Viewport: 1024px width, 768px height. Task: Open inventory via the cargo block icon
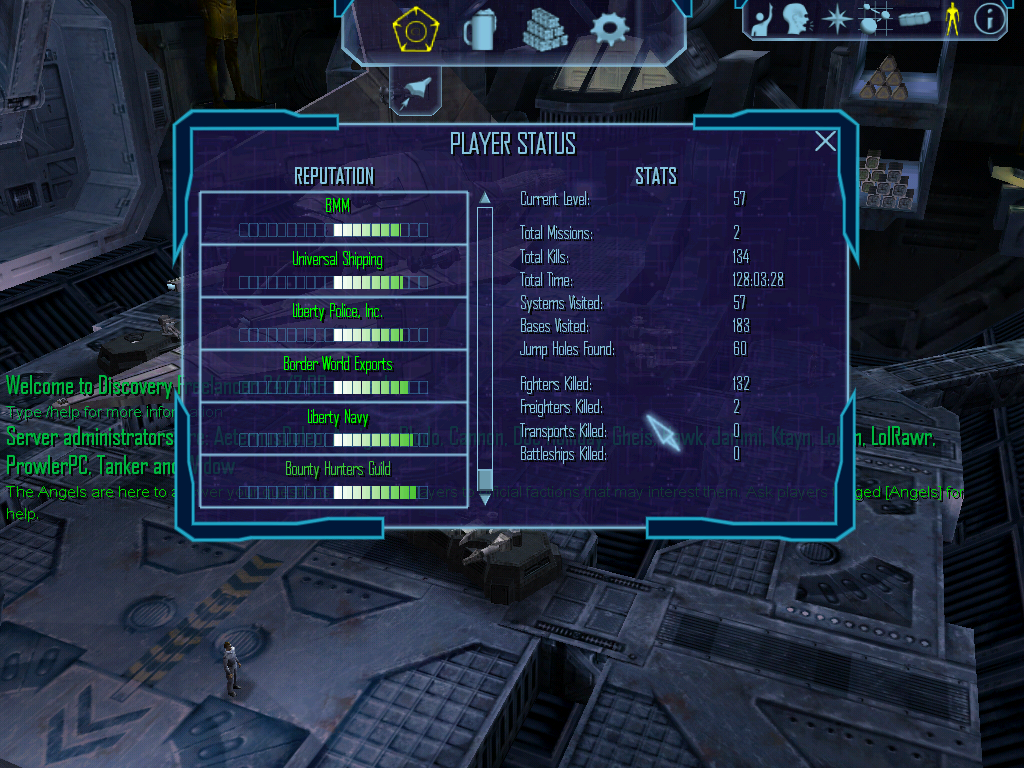point(914,19)
